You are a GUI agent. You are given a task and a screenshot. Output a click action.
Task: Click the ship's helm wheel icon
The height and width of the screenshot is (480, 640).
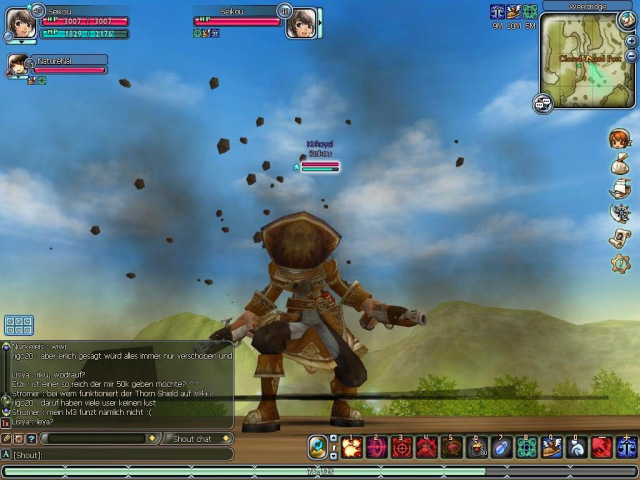coord(621,213)
